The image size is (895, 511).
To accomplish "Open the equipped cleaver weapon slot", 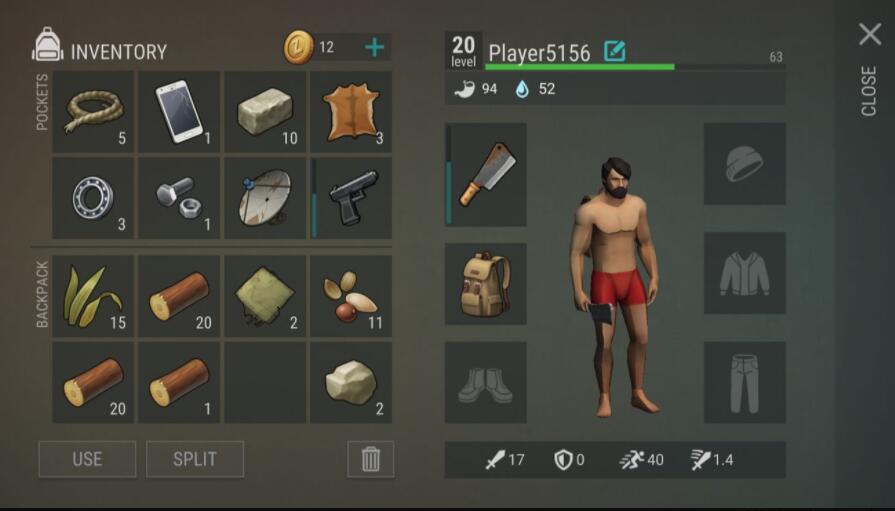I will point(486,174).
